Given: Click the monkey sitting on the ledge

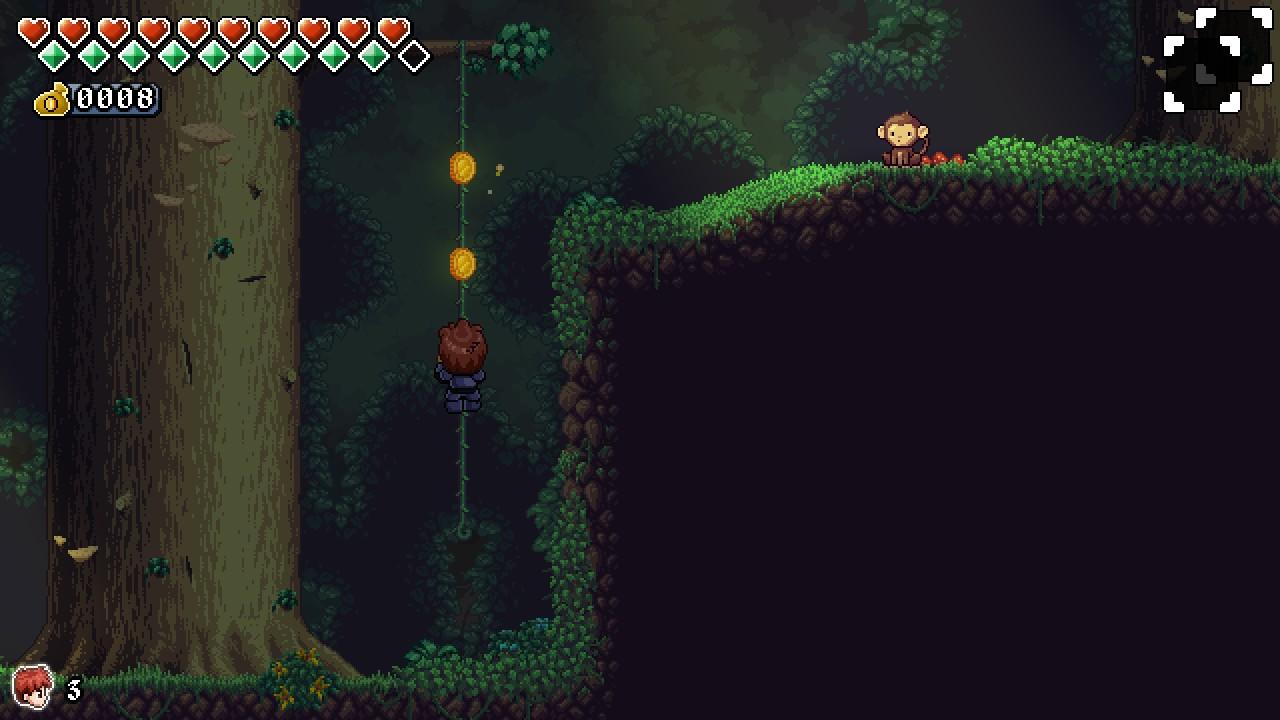Looking at the screenshot, I should [x=899, y=139].
